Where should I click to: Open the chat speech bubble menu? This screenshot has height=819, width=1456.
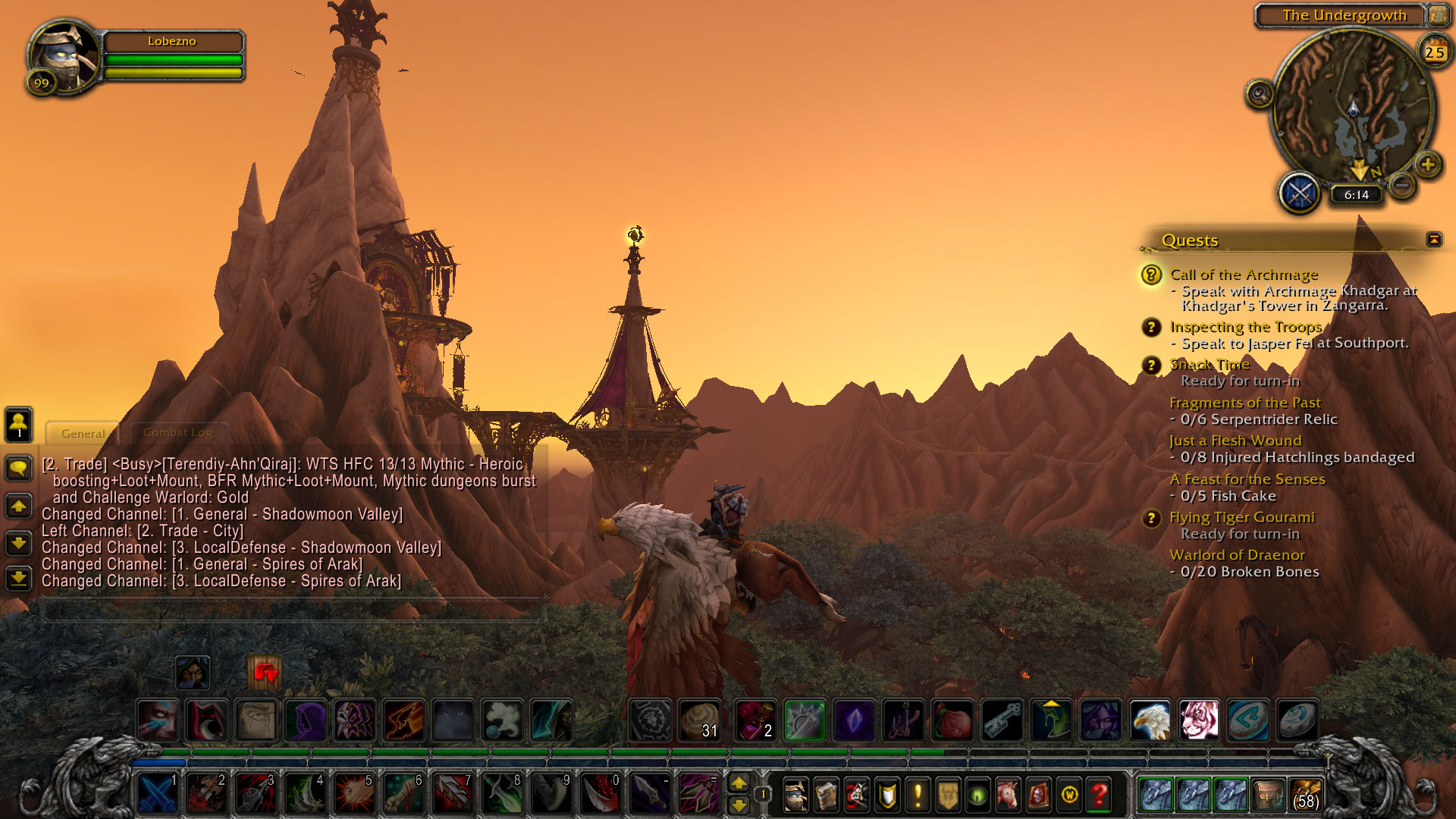(18, 468)
